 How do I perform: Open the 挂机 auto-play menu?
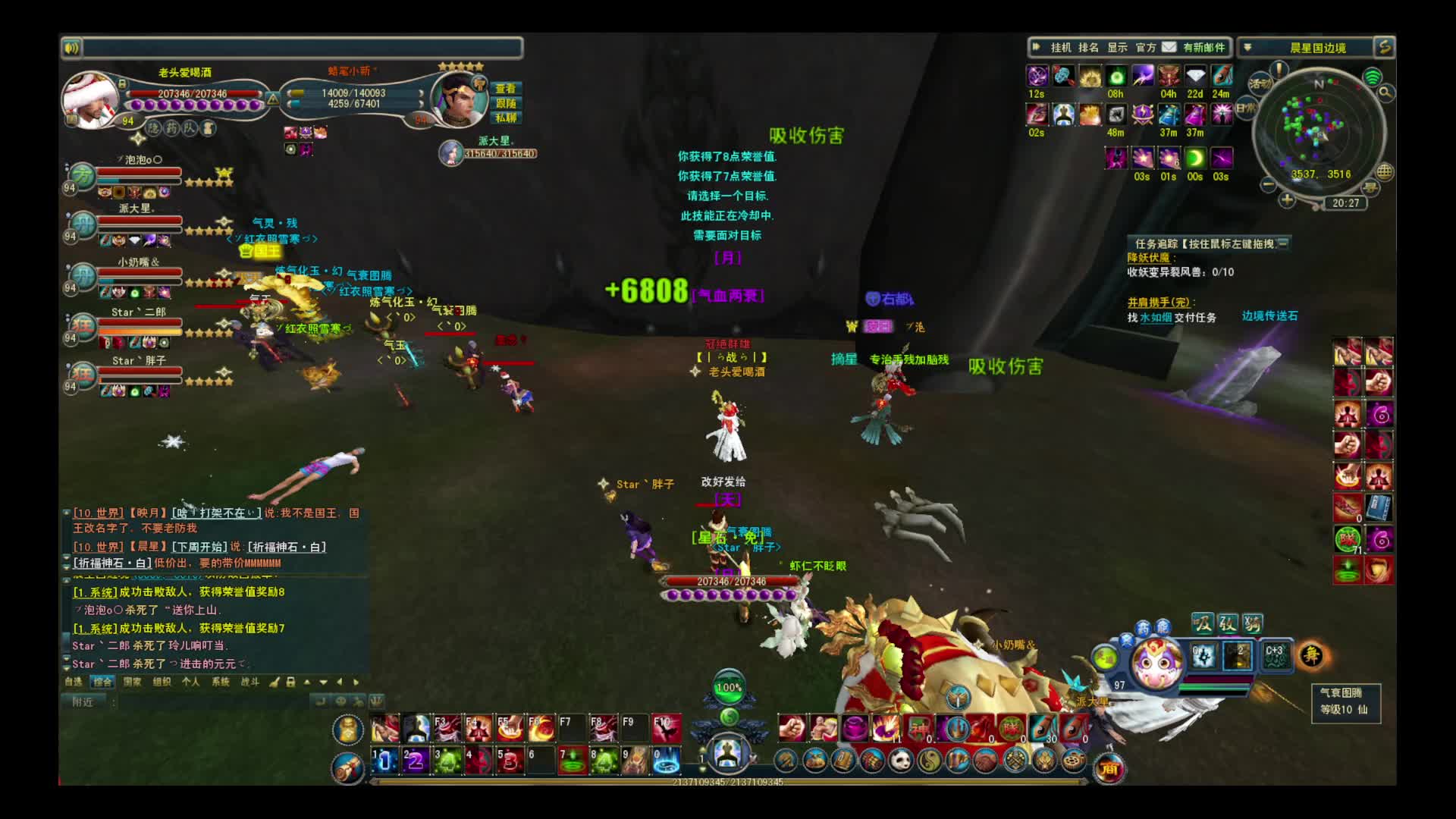pyautogui.click(x=1060, y=48)
